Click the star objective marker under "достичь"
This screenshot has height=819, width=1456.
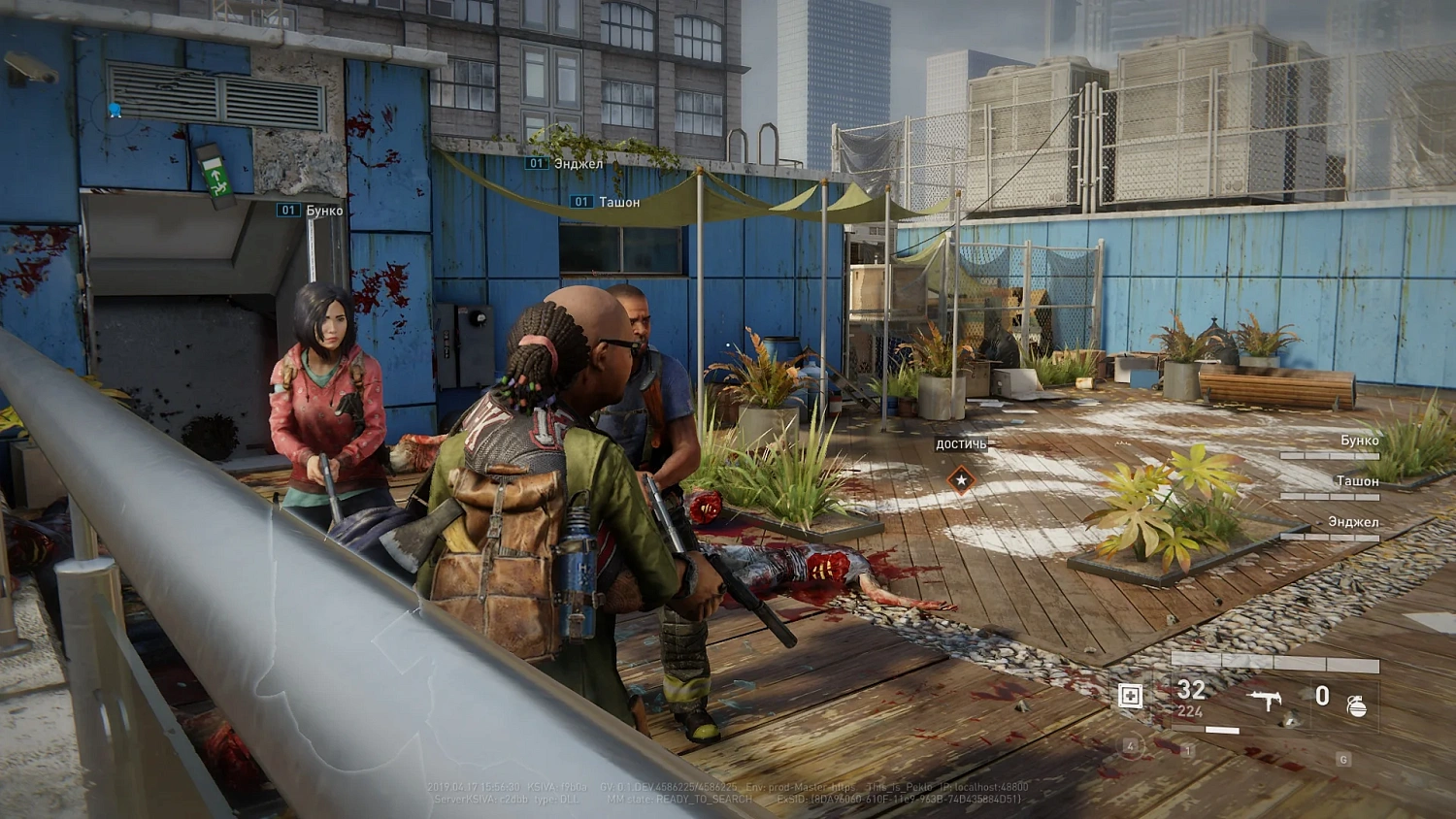point(960,477)
